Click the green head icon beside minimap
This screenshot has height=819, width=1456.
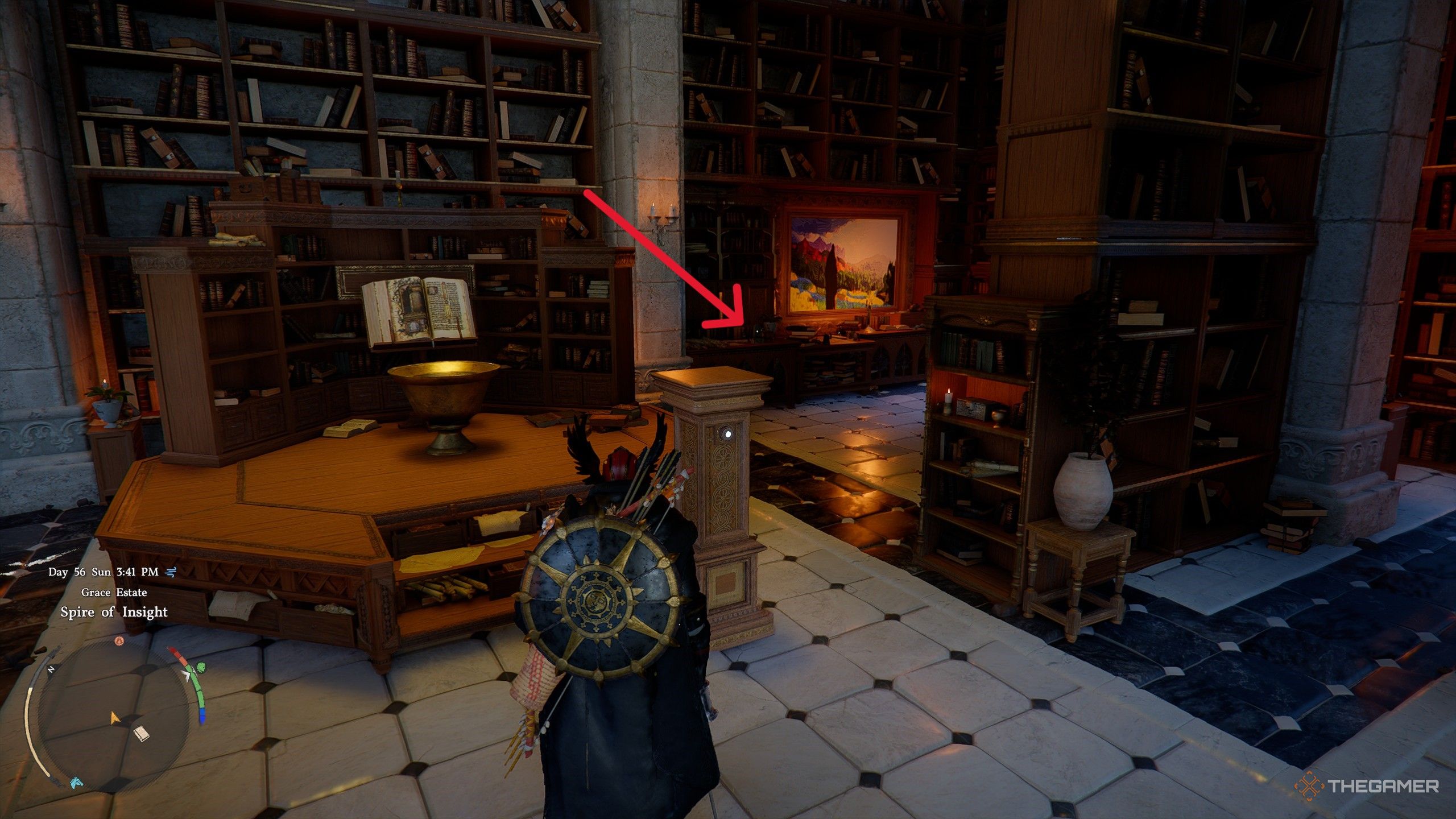[200, 667]
